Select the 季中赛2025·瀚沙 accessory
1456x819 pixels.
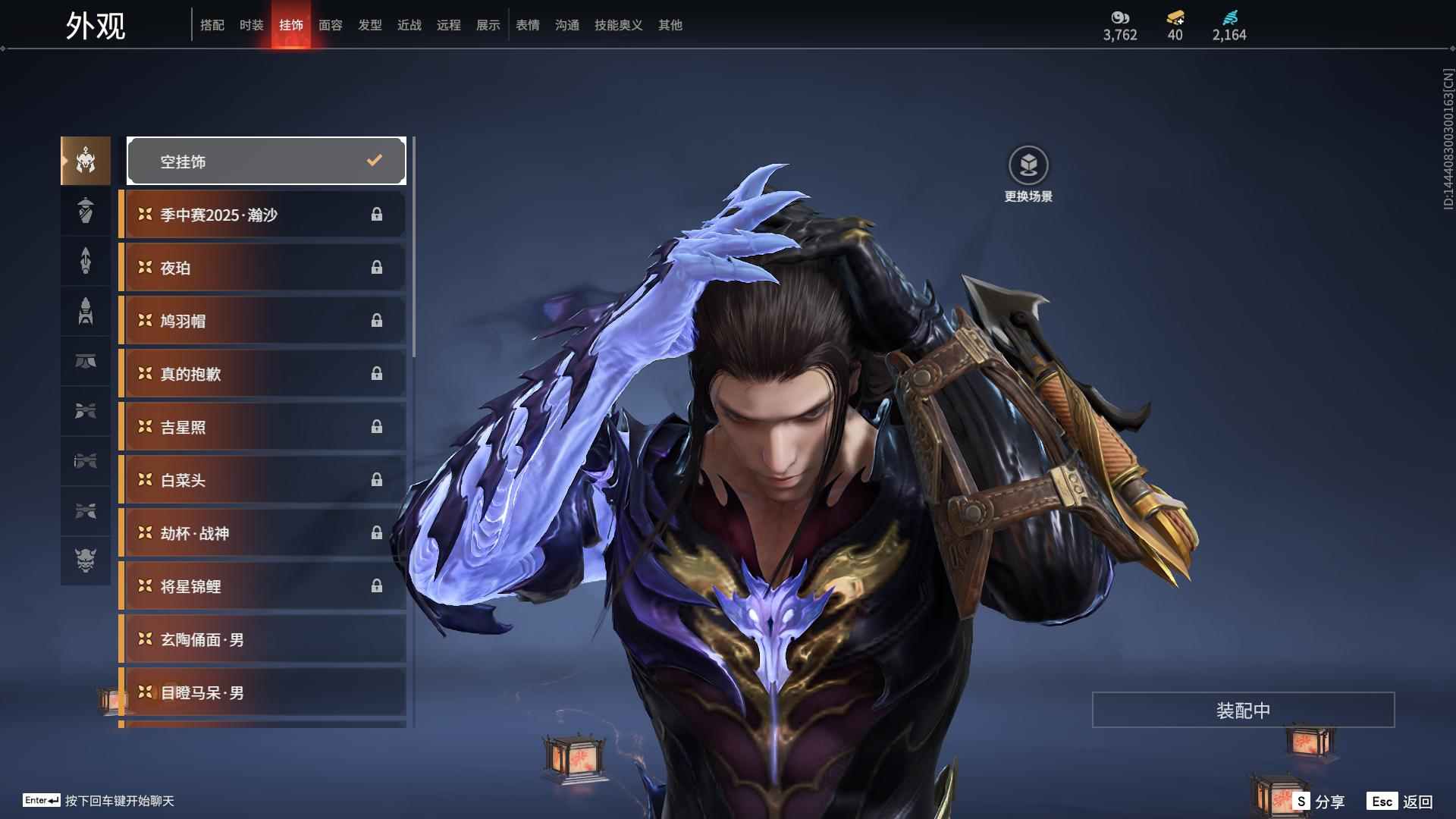pos(263,215)
